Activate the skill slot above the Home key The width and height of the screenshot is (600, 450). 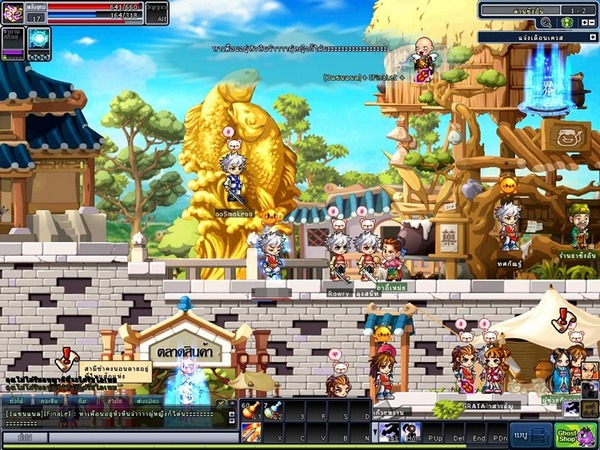coord(412,430)
